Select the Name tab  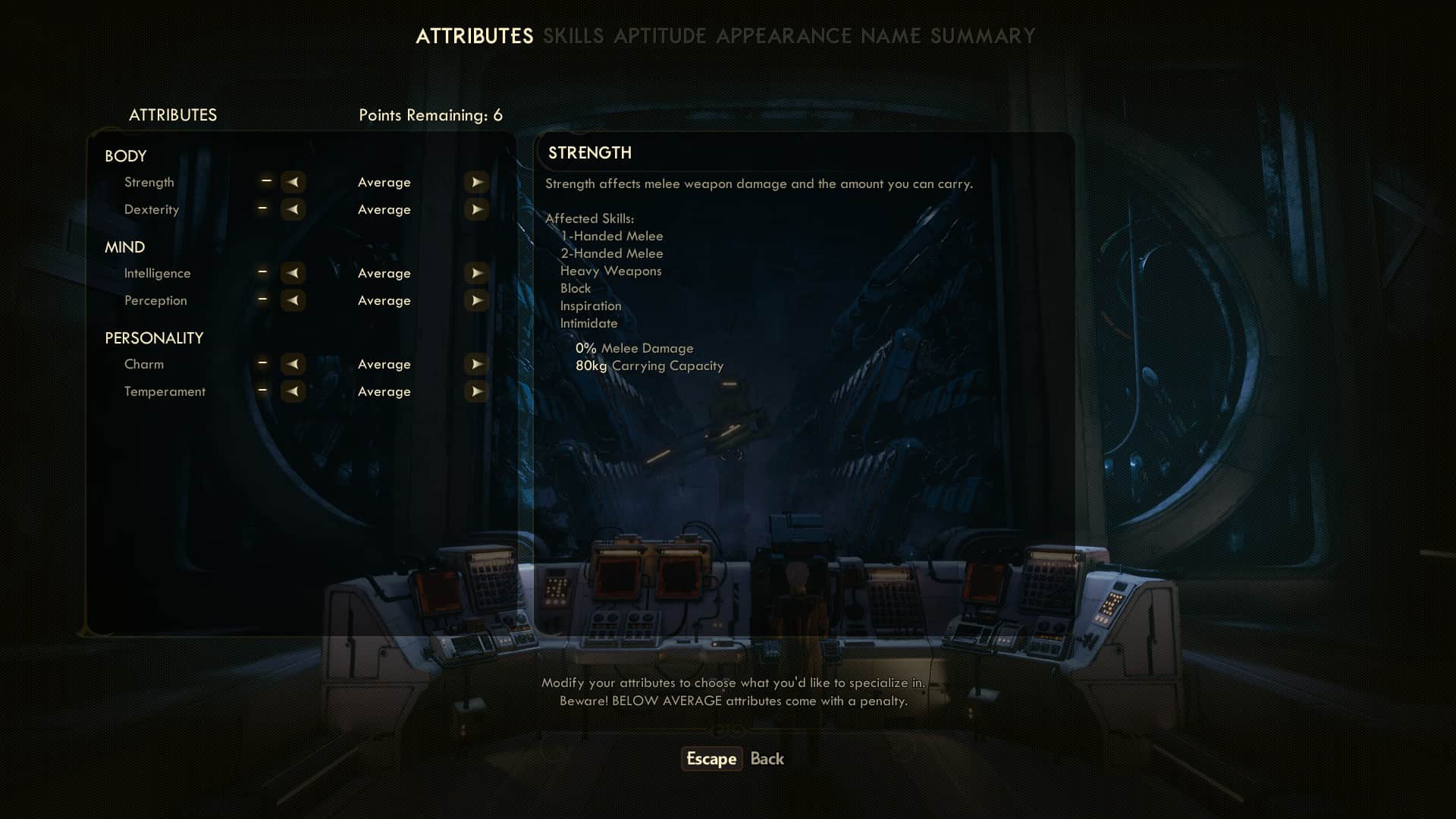(890, 36)
